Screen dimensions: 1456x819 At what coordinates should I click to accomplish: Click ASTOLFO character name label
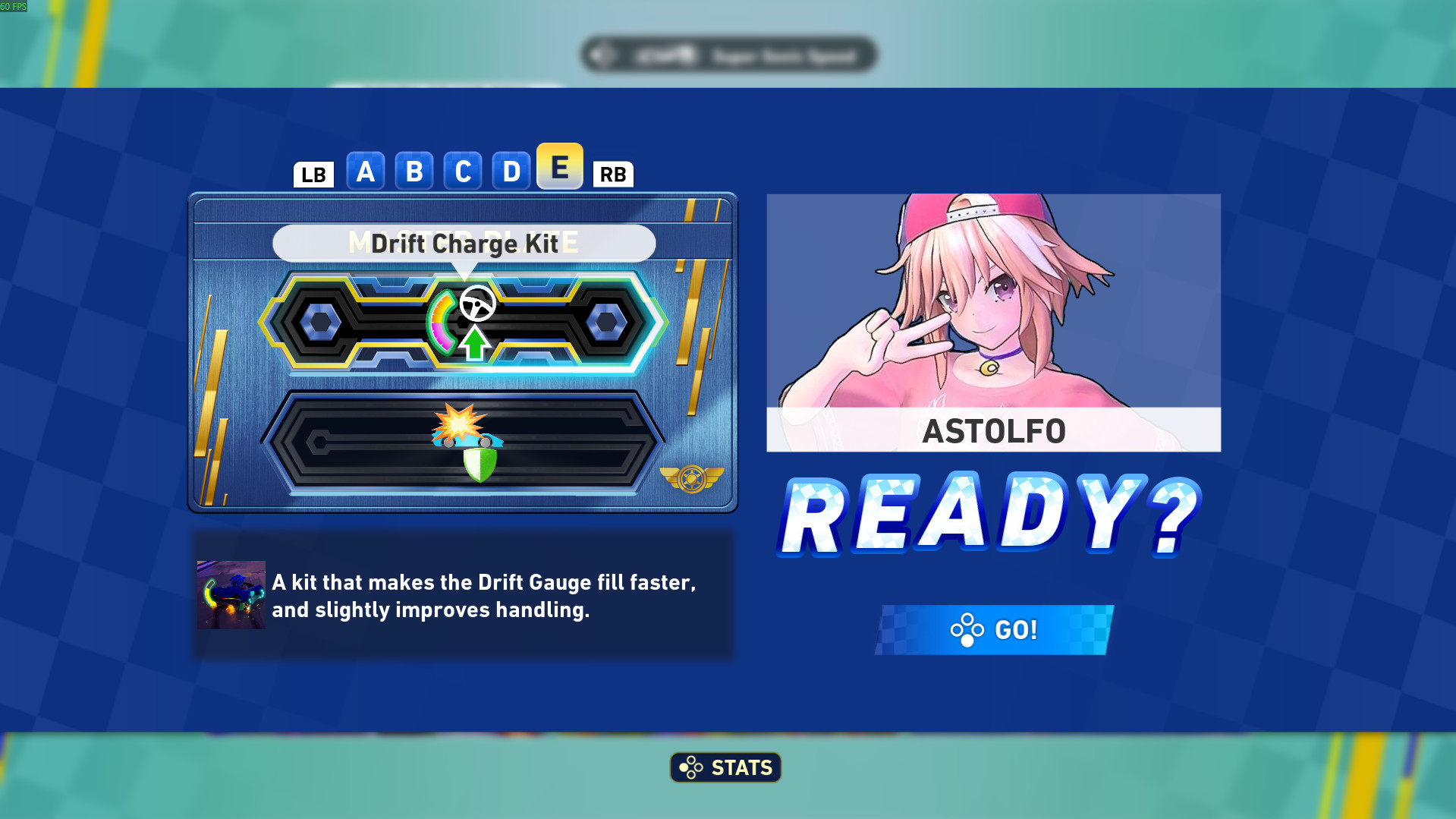coord(993,431)
